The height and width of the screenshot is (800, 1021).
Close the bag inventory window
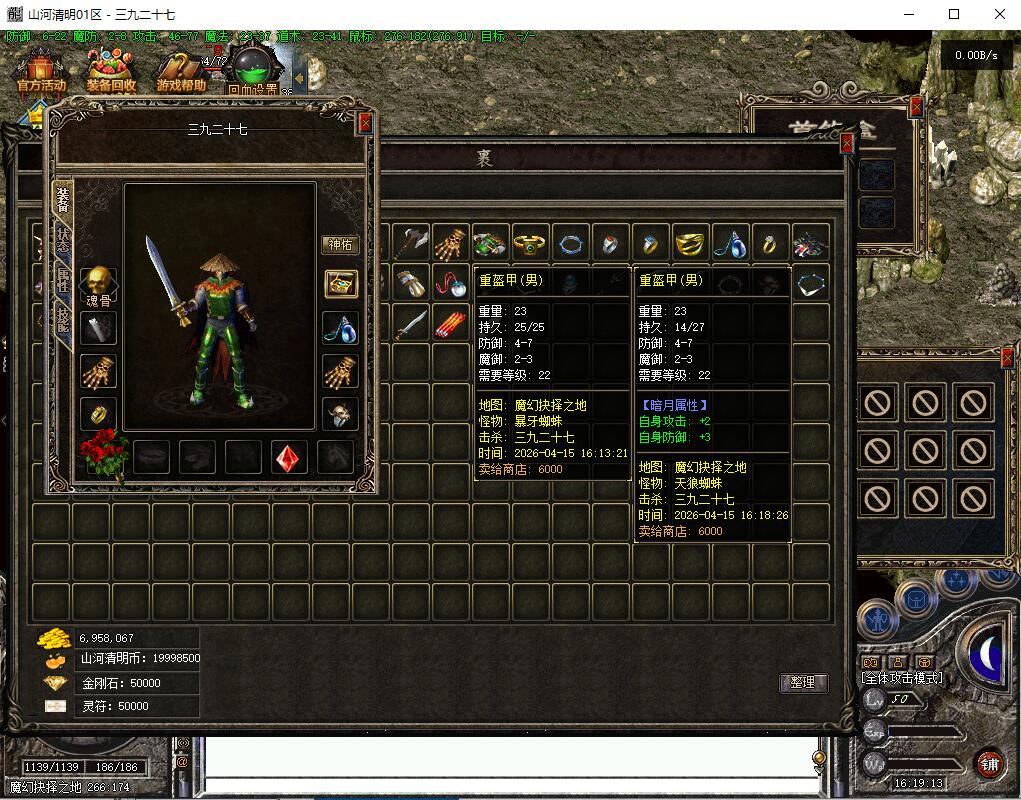coord(847,144)
